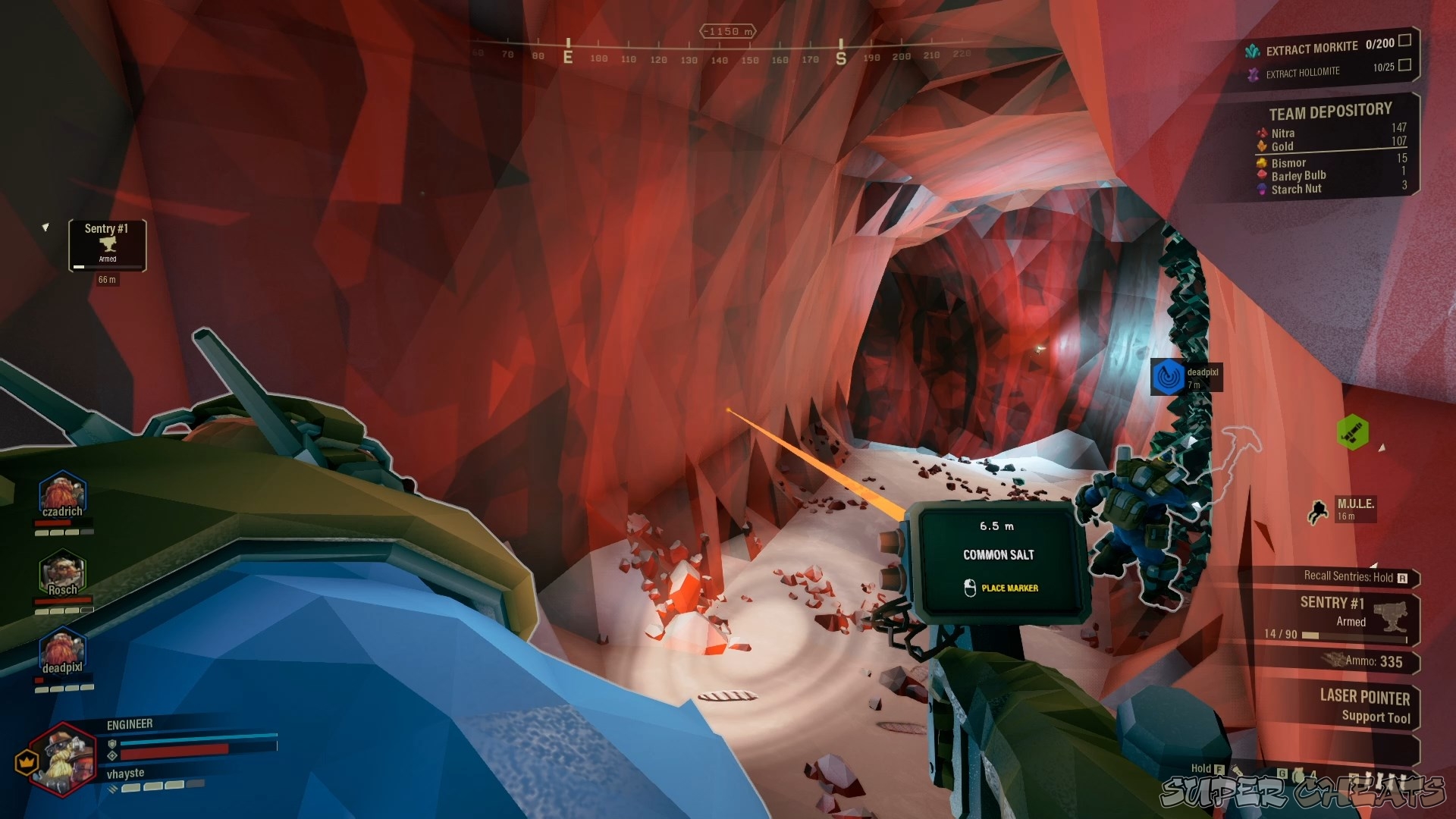Click Rosch's teammate portrait
This screenshot has width=1456, height=819.
click(62, 574)
